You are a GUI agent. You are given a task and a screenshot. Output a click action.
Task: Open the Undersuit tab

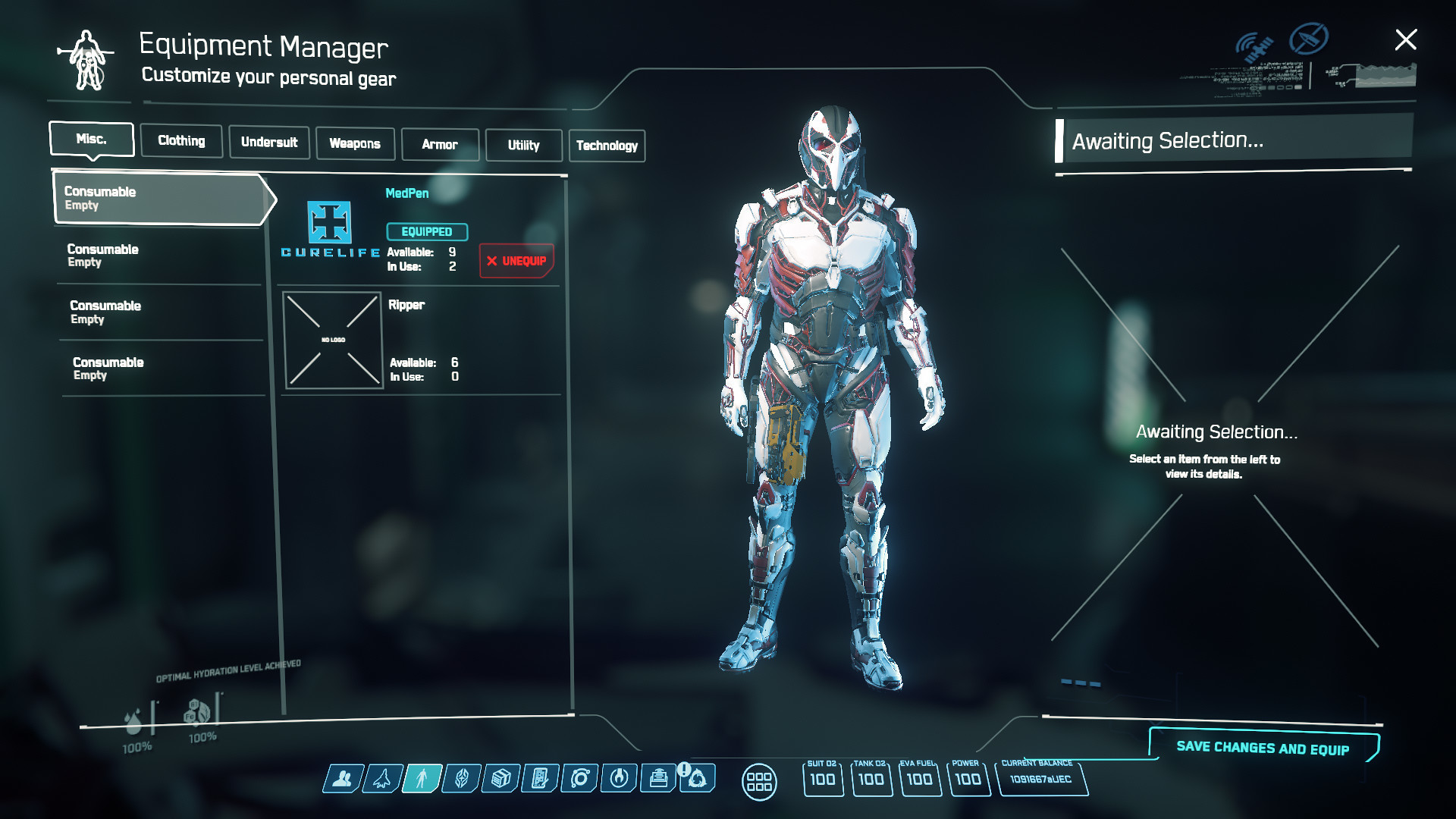pos(269,143)
